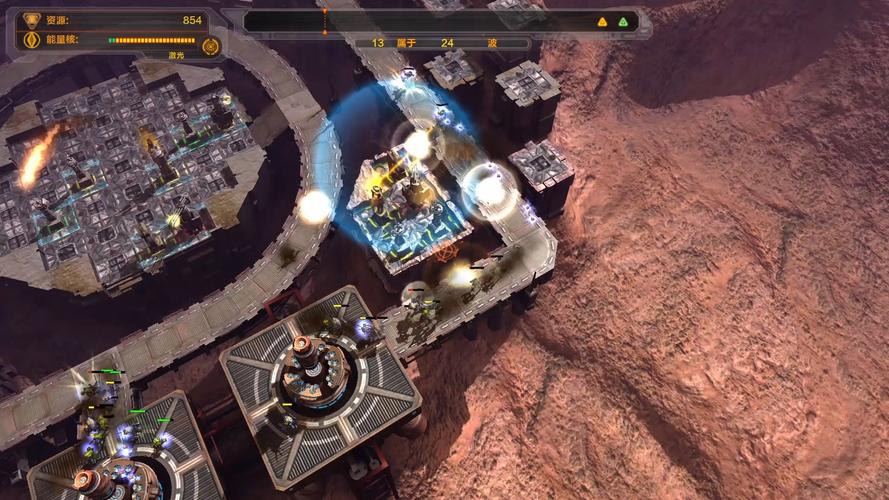
Task: Click the green triangle wave icon
Action: point(623,21)
